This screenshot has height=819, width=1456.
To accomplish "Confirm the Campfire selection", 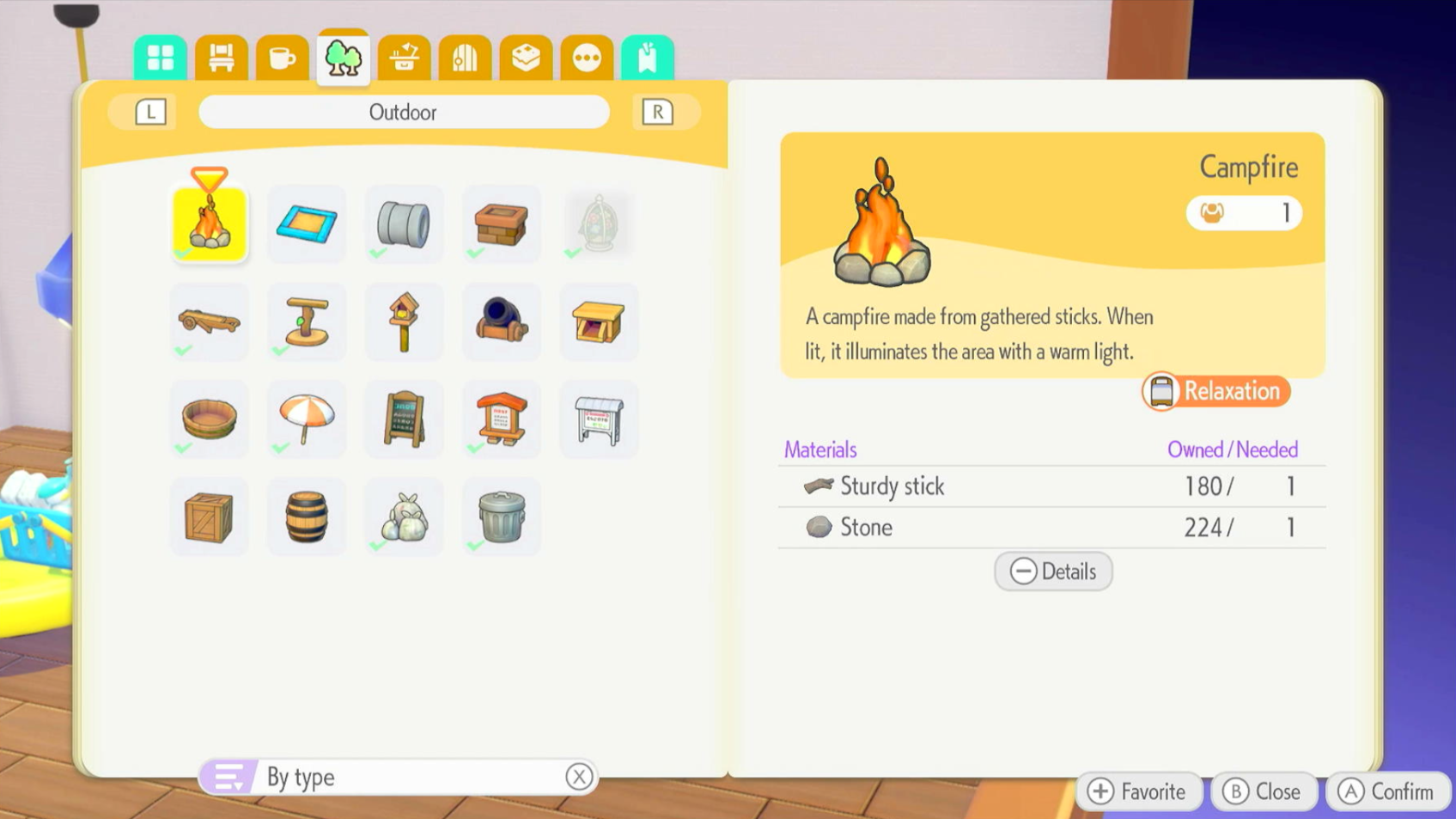I will tap(1387, 791).
